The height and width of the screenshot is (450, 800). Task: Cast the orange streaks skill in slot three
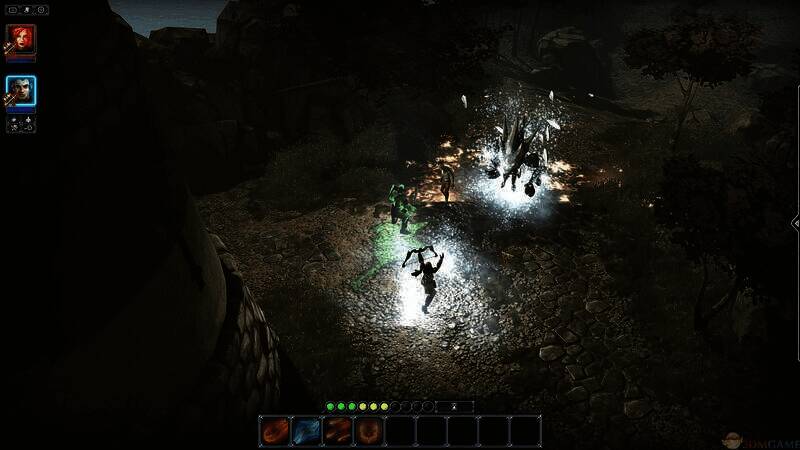coord(338,431)
